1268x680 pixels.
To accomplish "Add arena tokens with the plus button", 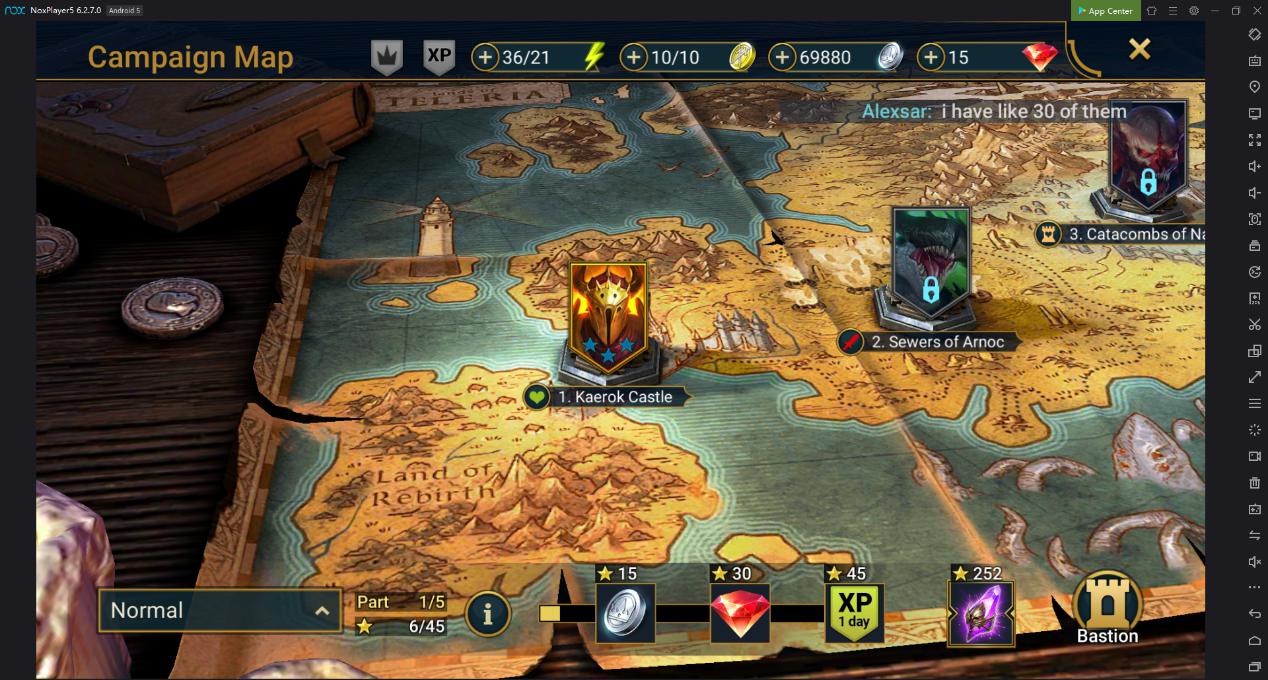I will pos(634,57).
